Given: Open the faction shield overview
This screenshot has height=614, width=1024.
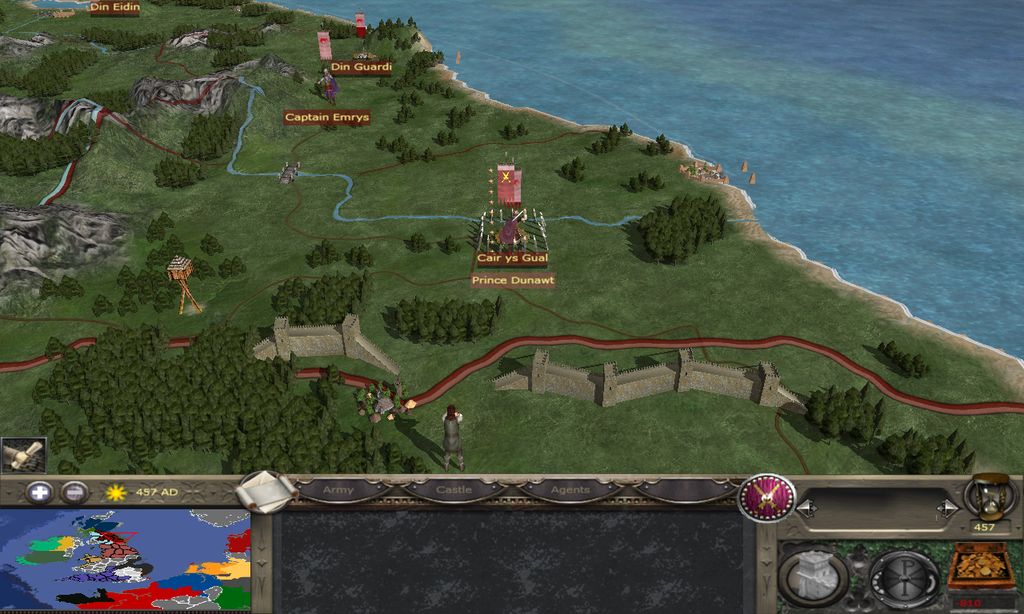Looking at the screenshot, I should tap(767, 497).
